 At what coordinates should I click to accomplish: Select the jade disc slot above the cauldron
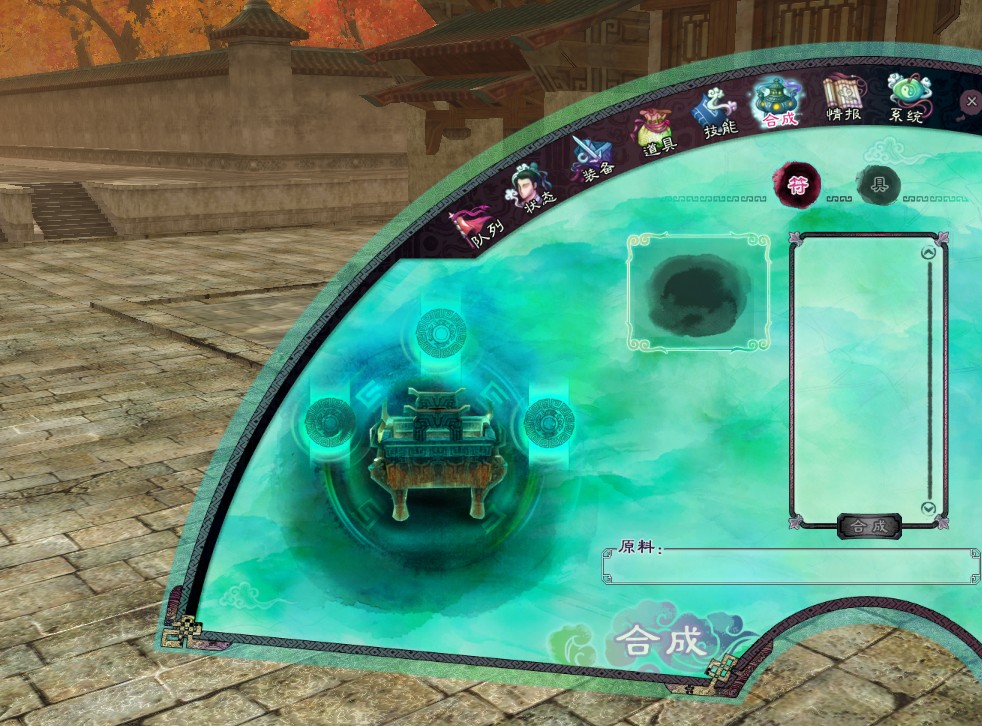coord(441,331)
